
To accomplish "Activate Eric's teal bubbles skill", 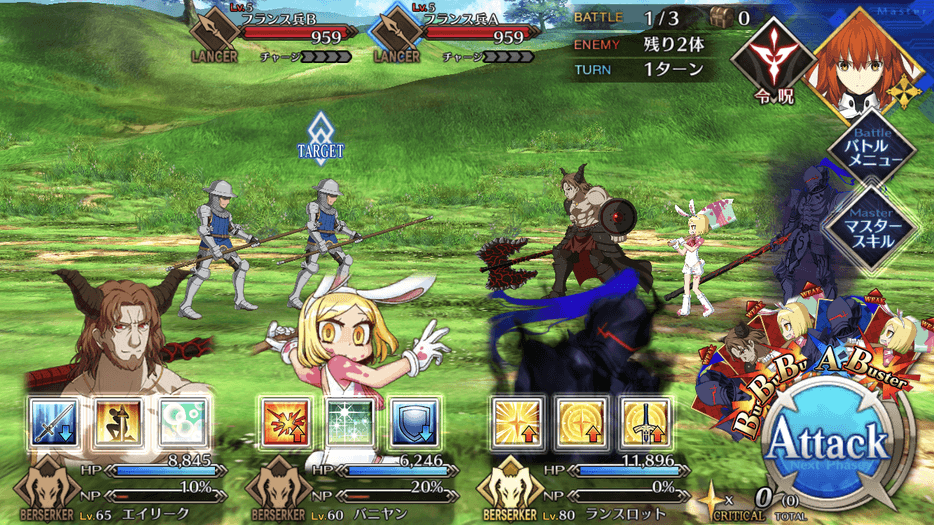I will [x=183, y=423].
